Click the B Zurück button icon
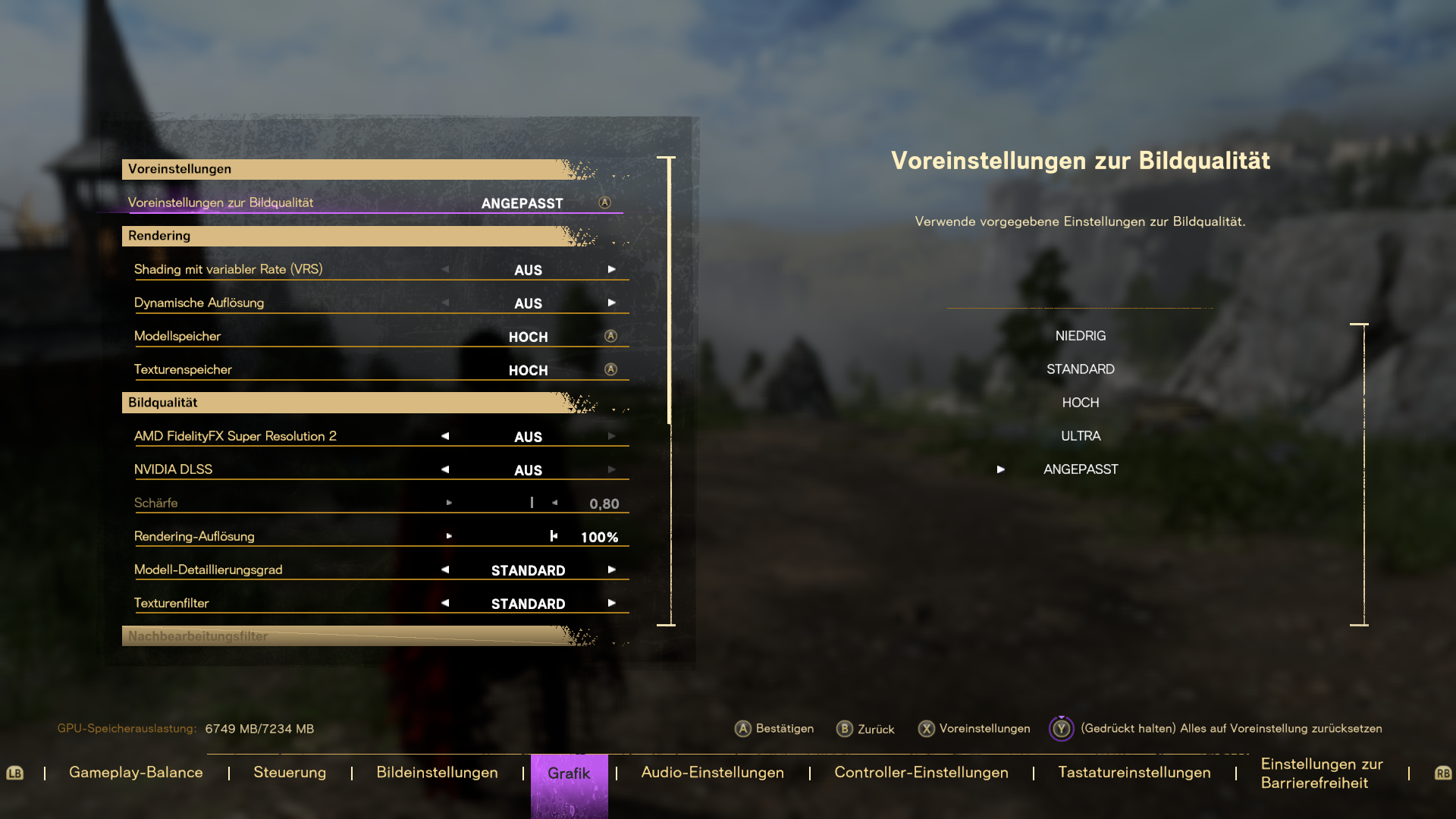Image resolution: width=1456 pixels, height=819 pixels. pyautogui.click(x=843, y=729)
